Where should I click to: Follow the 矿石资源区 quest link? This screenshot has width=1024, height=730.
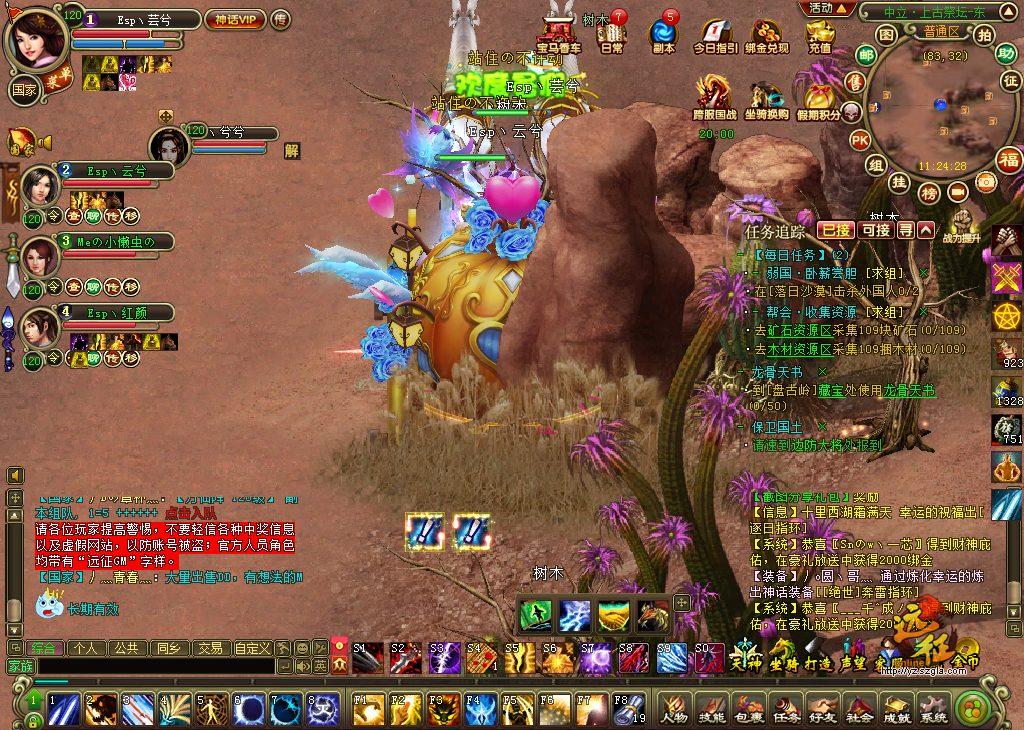coord(793,331)
